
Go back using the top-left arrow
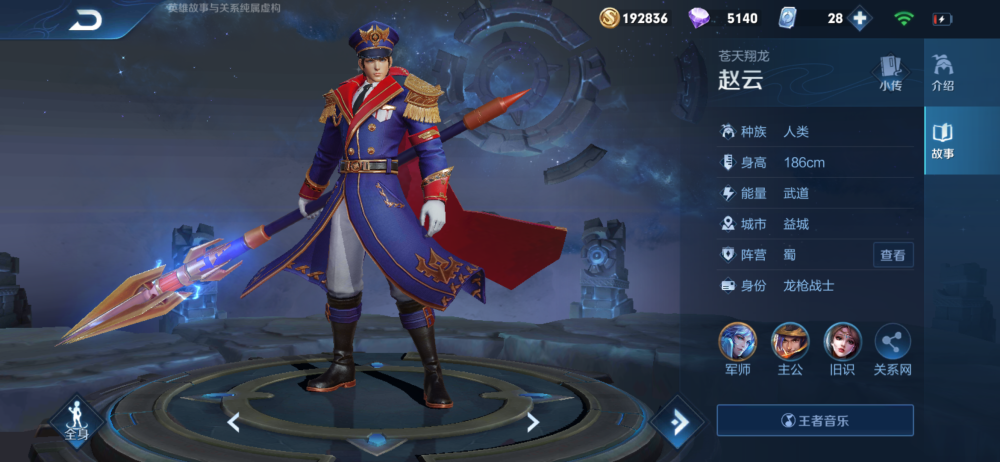click(86, 21)
